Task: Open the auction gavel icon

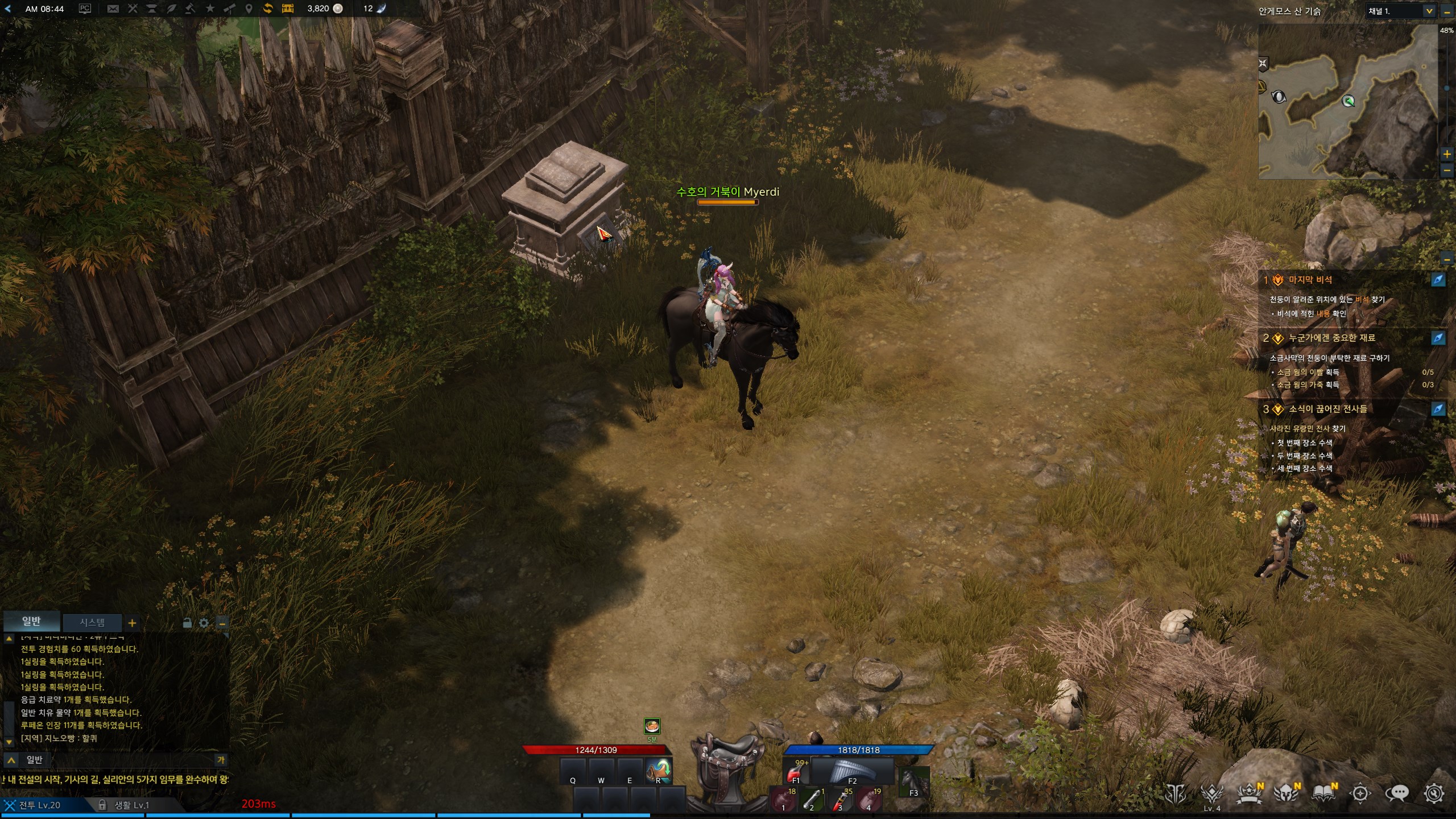Action: point(191,9)
